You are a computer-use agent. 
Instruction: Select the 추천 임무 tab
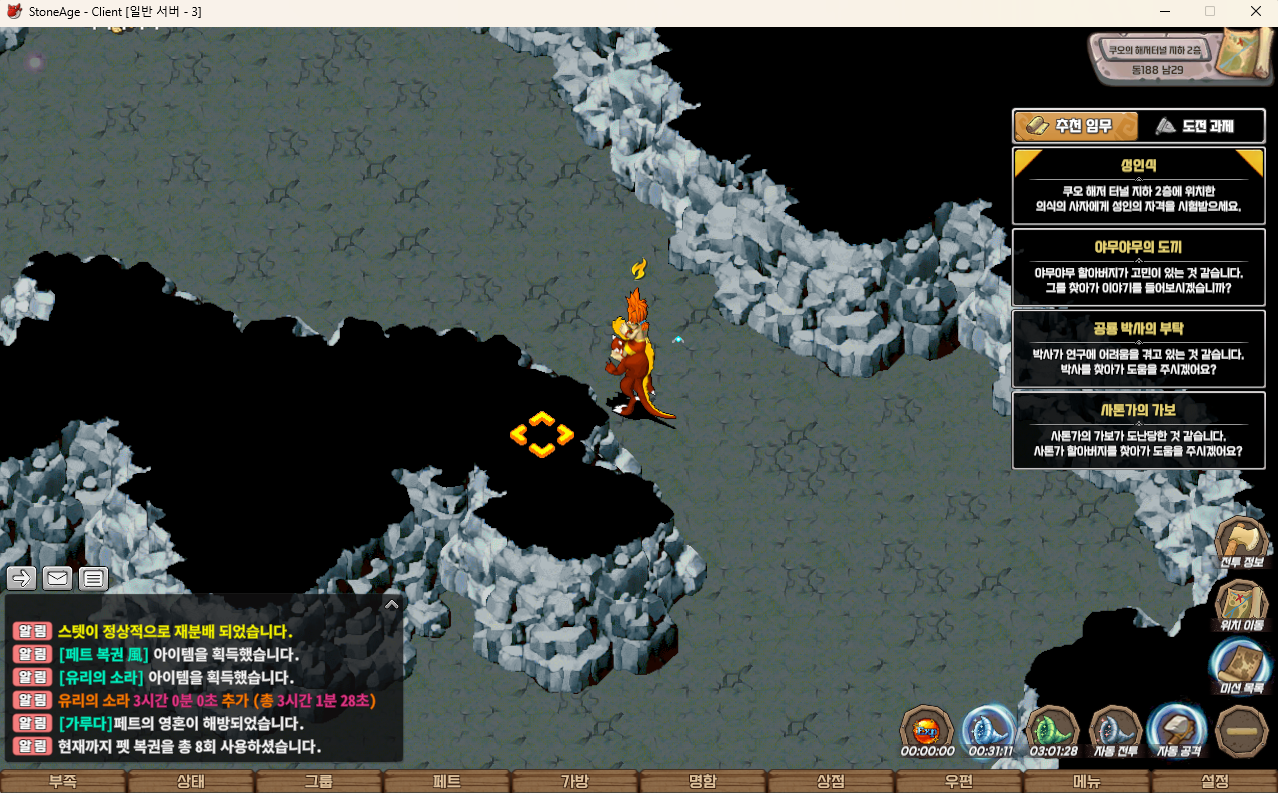tap(1076, 126)
